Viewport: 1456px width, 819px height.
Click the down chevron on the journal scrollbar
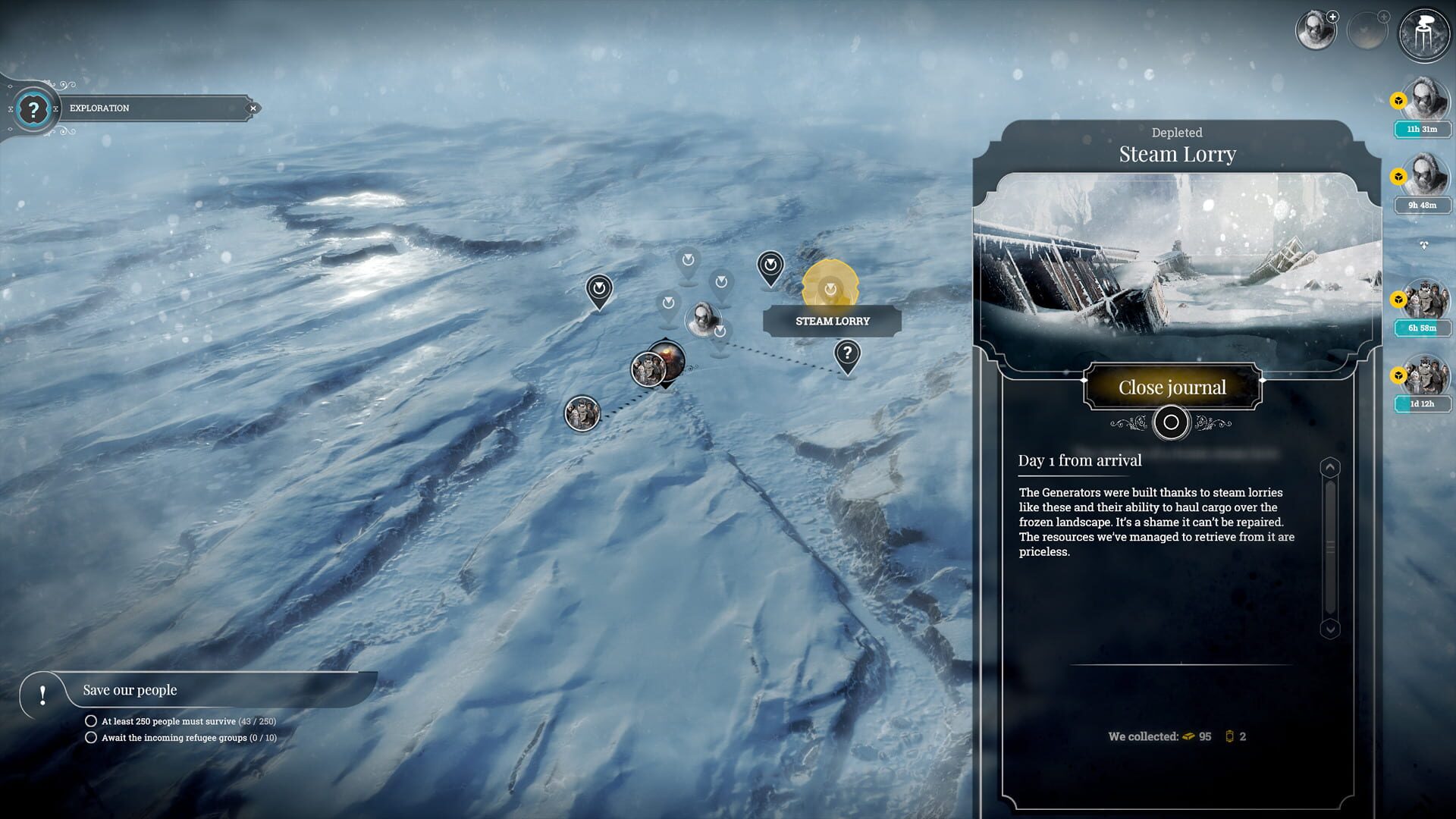pos(1331,627)
